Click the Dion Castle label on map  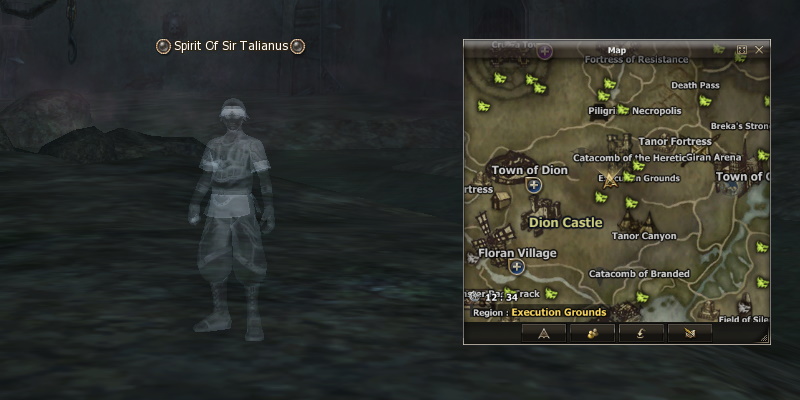tap(565, 222)
